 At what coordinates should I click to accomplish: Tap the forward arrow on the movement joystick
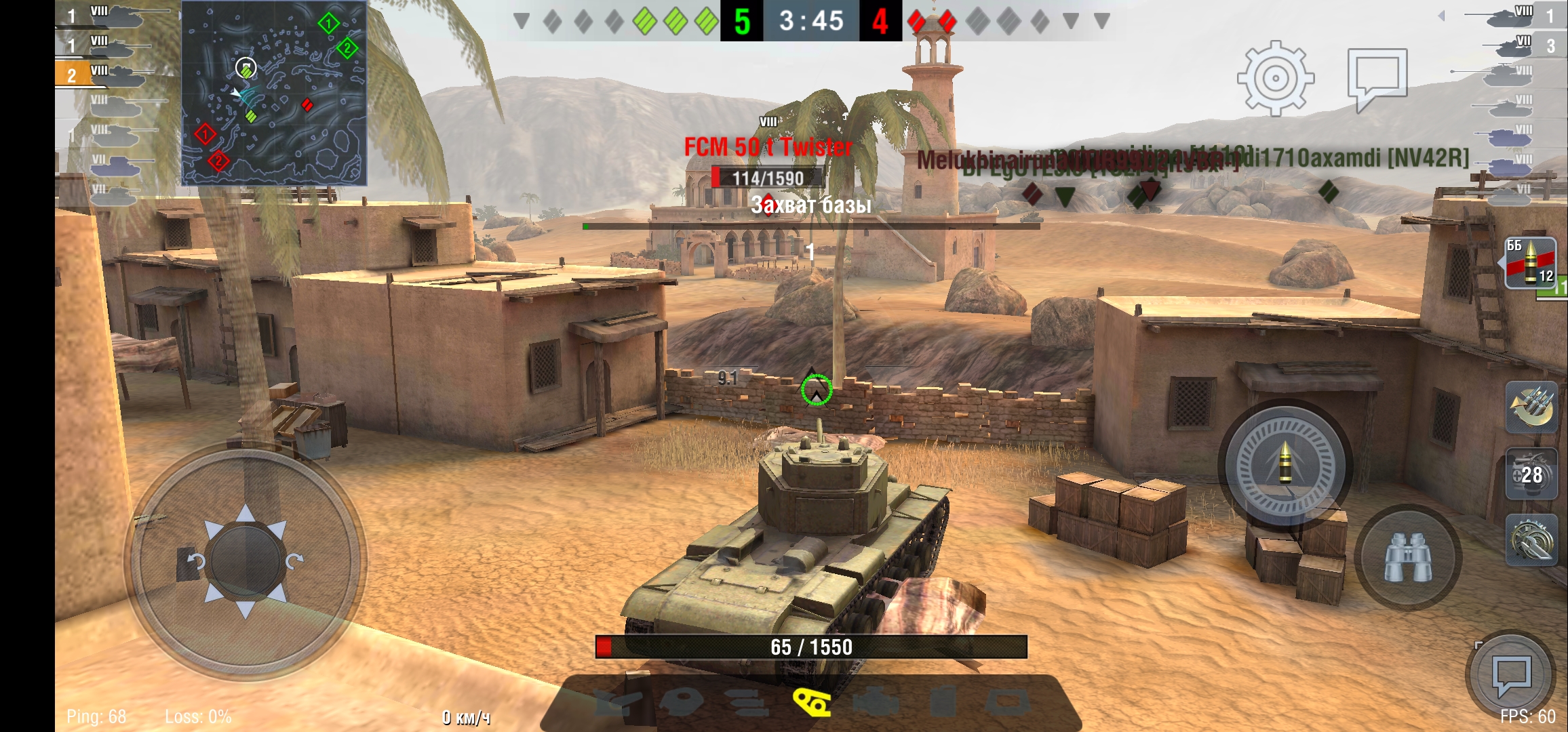point(246,514)
